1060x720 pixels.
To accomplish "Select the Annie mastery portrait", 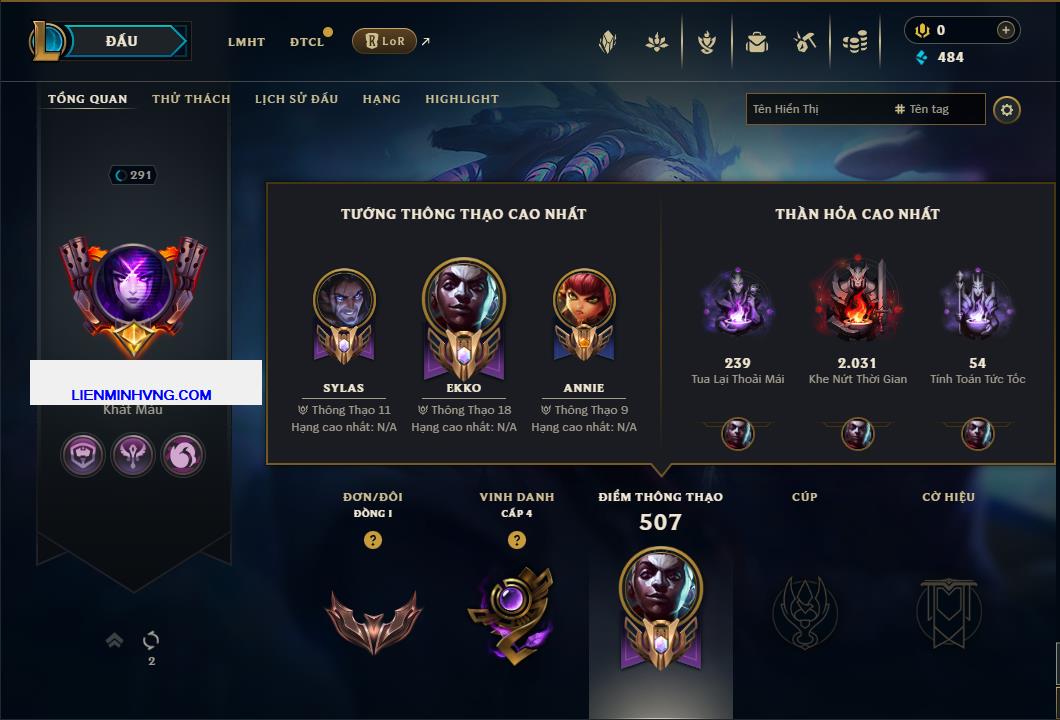I will pyautogui.click(x=584, y=302).
